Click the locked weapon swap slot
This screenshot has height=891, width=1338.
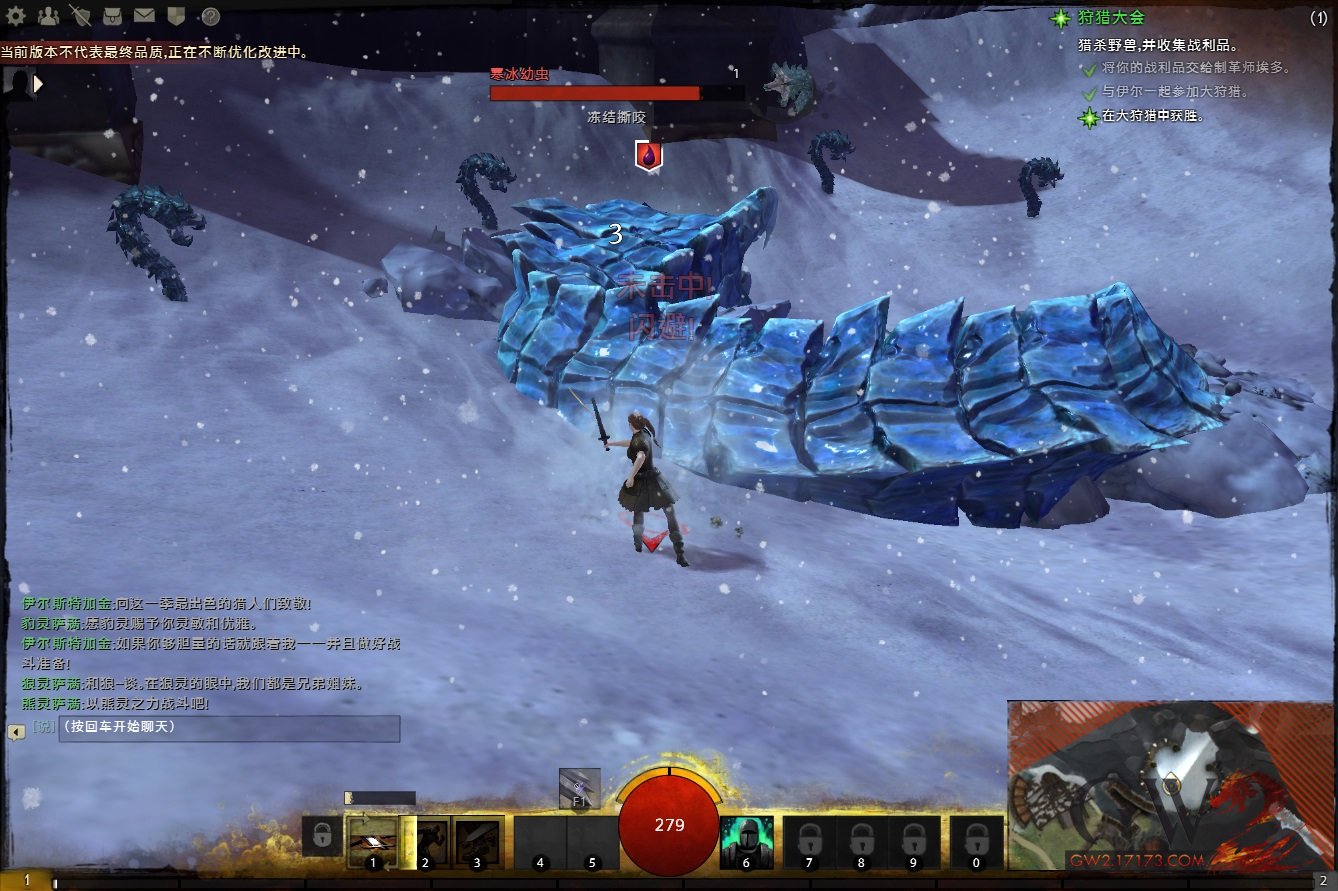point(321,836)
